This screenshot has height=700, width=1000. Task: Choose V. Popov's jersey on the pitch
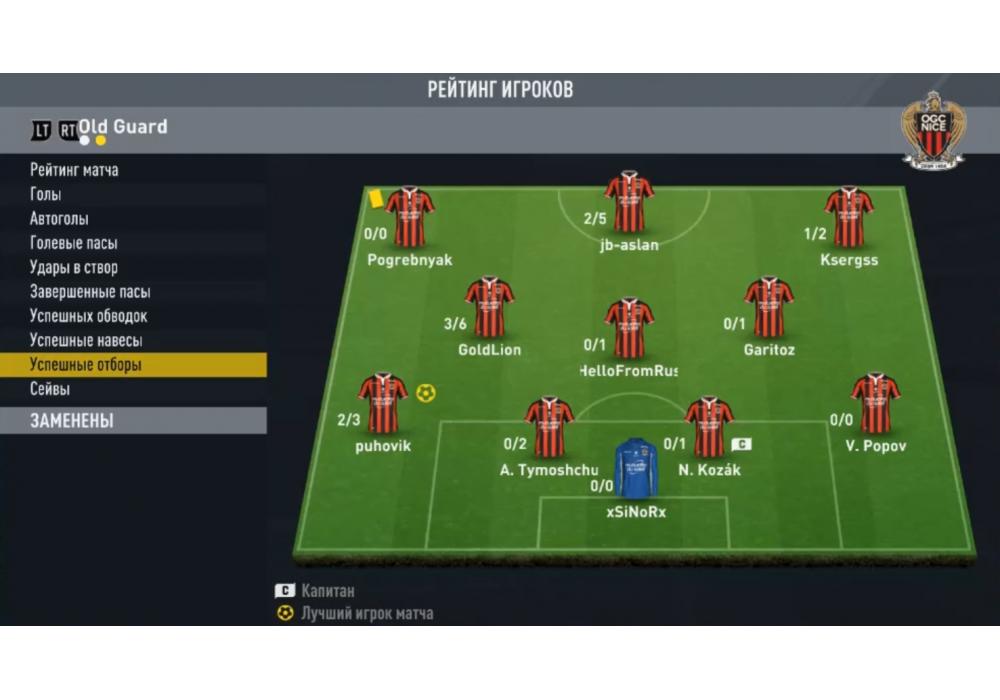(x=875, y=403)
